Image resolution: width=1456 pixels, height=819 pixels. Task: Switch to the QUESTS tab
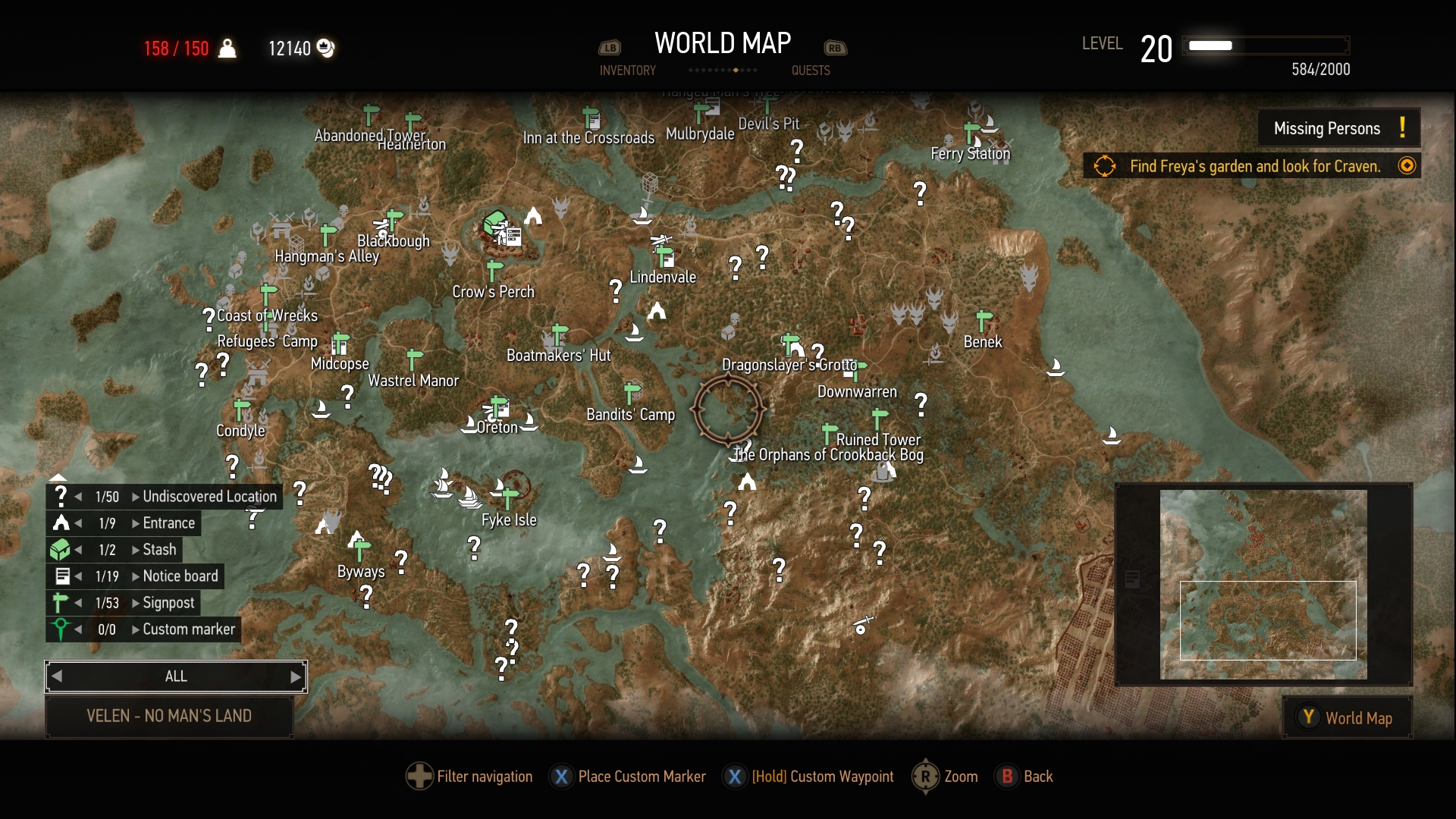[x=811, y=71]
